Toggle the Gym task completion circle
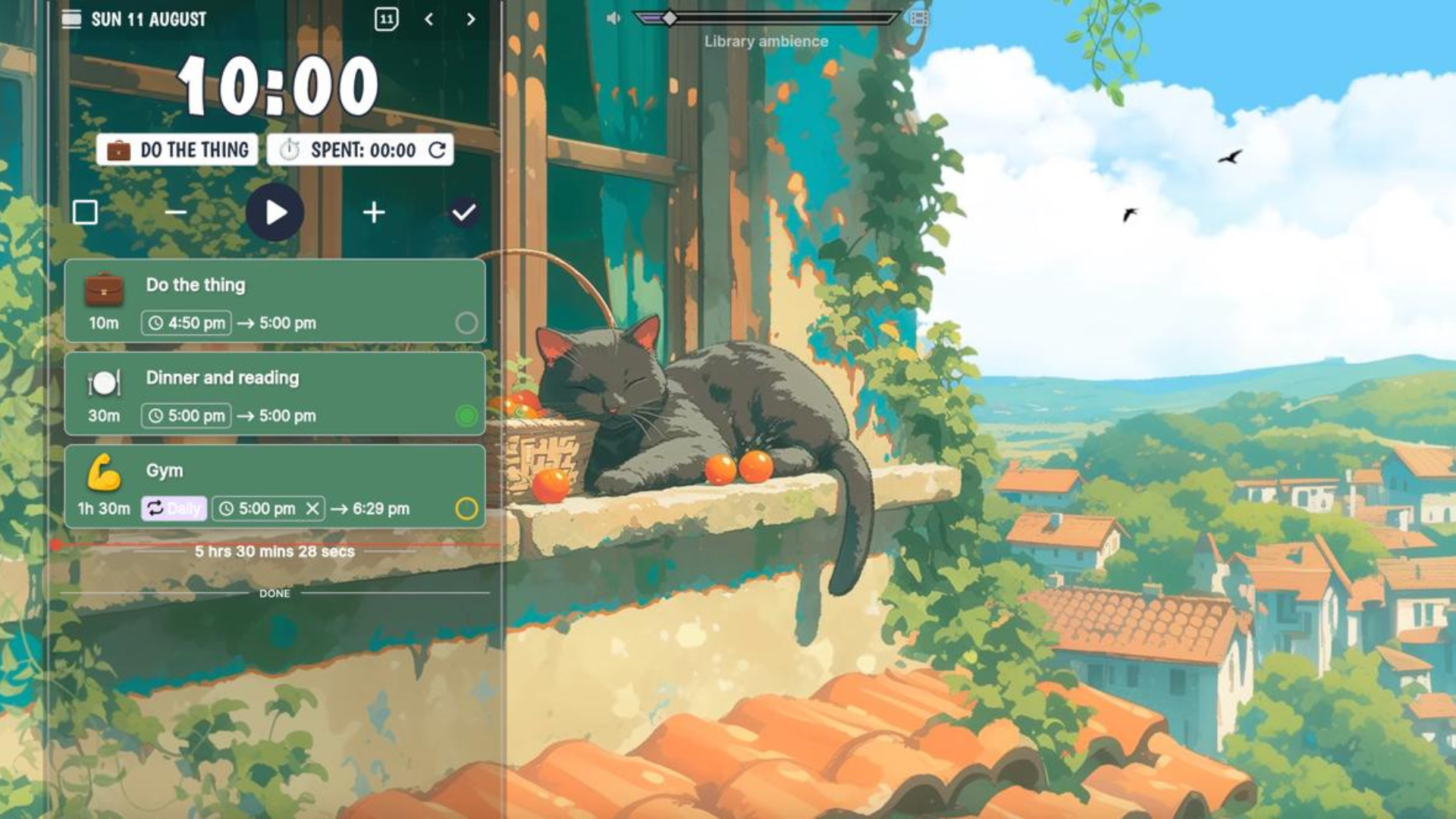The height and width of the screenshot is (819, 1456). pos(467,509)
